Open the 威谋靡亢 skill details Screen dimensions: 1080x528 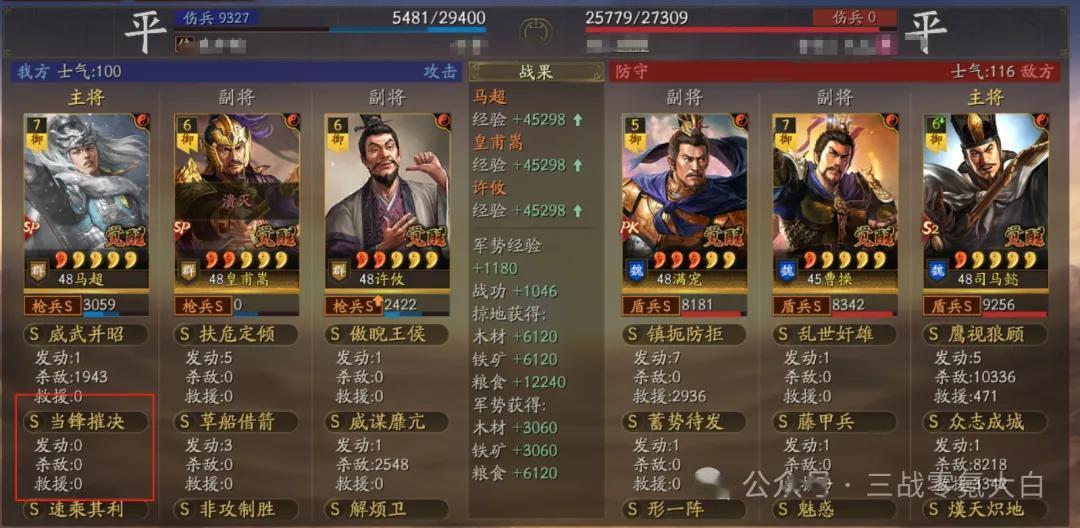(x=386, y=422)
